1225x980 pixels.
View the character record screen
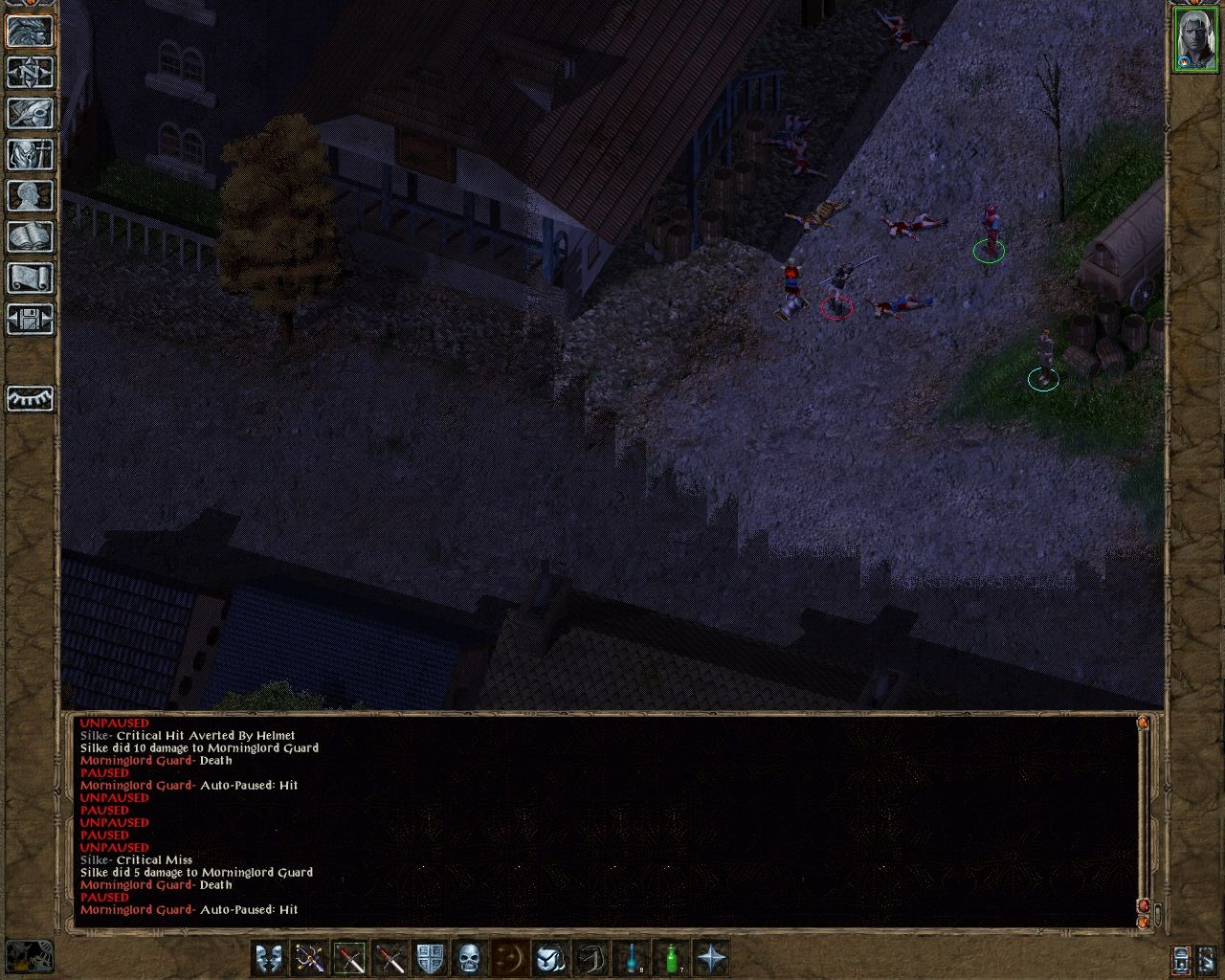(29, 194)
